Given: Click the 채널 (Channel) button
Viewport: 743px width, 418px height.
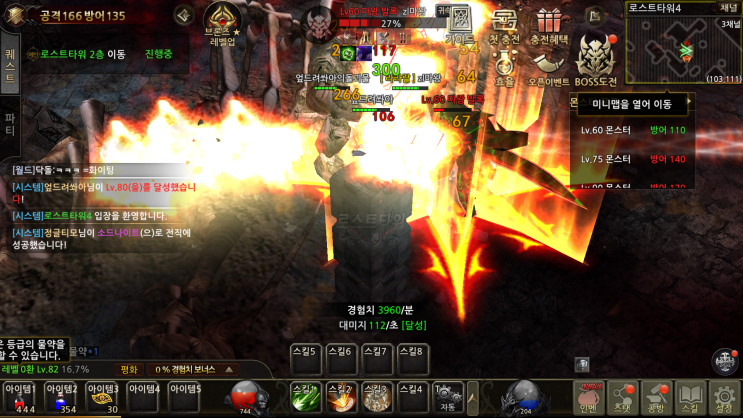Looking at the screenshot, I should [x=727, y=7].
